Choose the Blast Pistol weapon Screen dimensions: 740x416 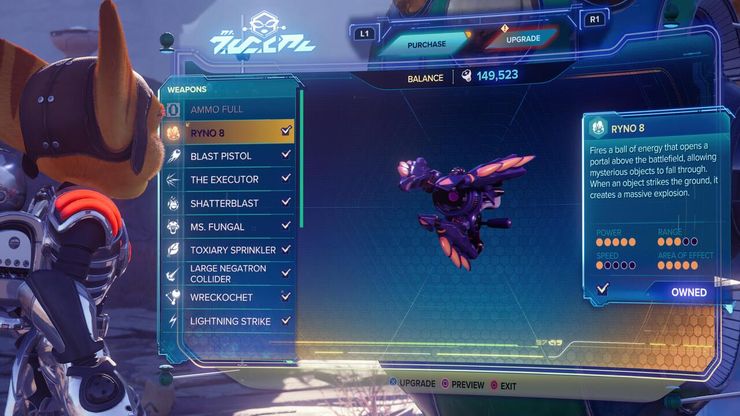click(x=228, y=156)
